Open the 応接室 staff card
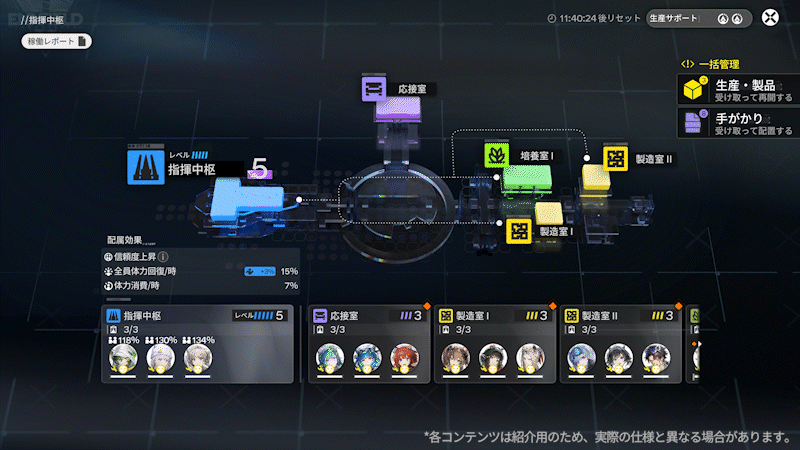The image size is (800, 450). coord(370,345)
